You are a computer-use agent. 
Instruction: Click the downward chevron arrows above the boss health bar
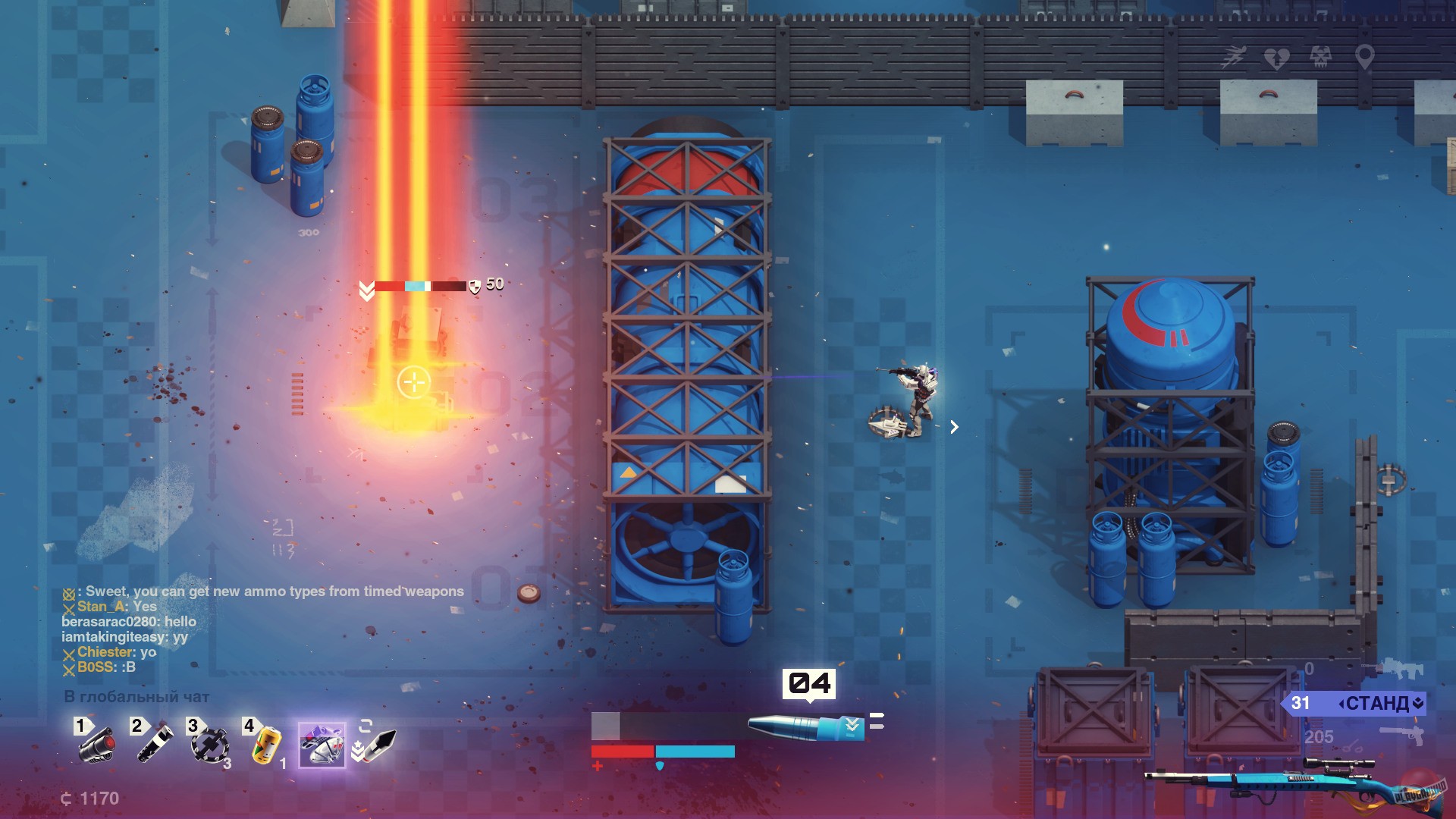(x=366, y=289)
